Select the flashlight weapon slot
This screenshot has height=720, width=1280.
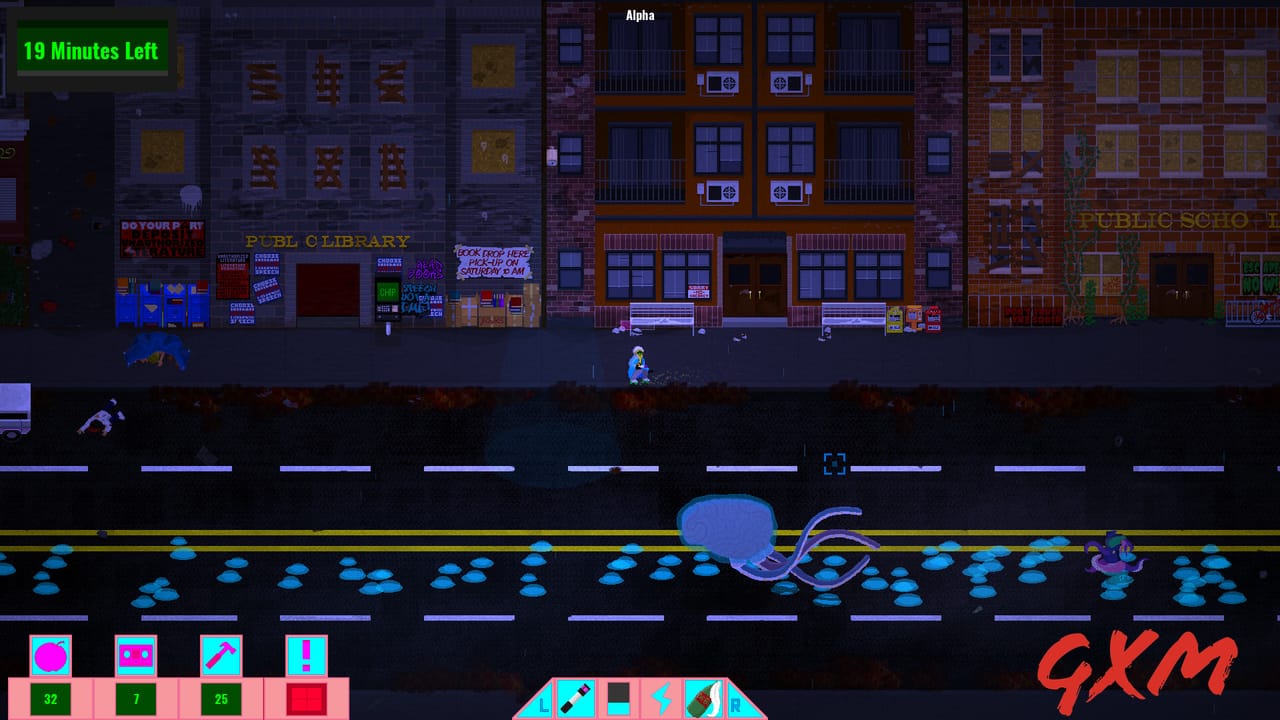click(576, 698)
